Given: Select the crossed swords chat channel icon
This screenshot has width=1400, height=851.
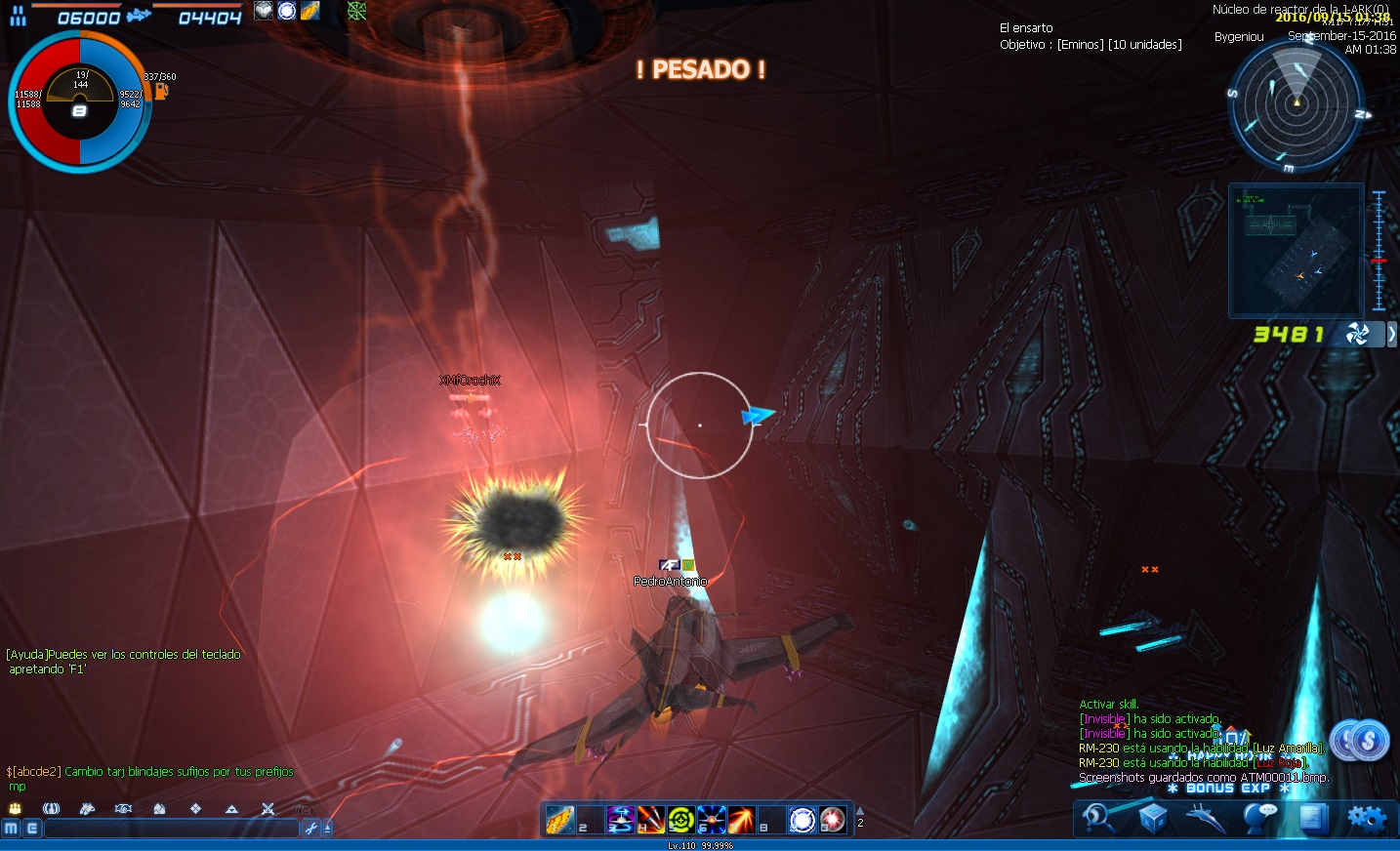Looking at the screenshot, I should point(268,809).
